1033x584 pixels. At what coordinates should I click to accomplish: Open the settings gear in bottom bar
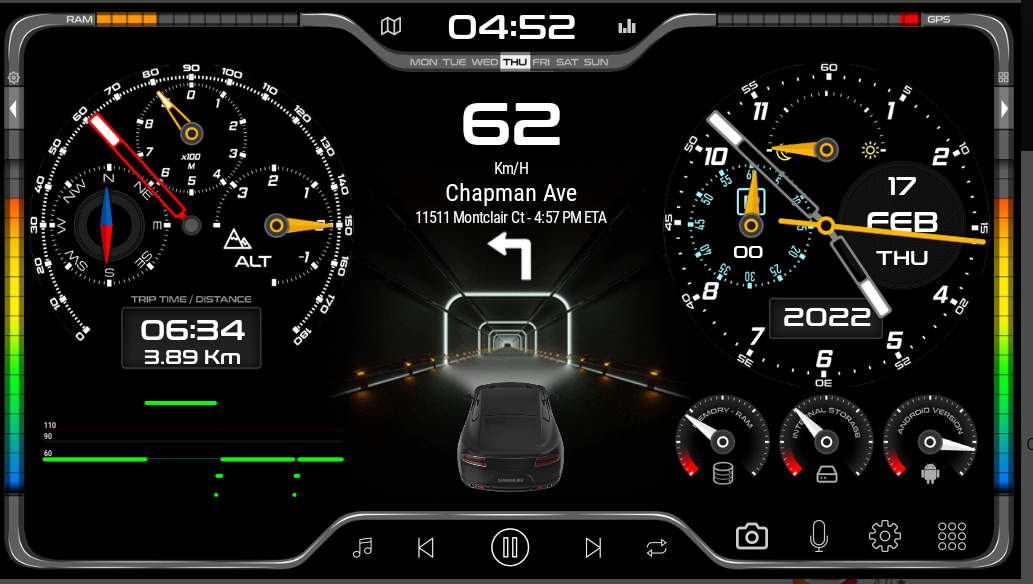tap(885, 537)
